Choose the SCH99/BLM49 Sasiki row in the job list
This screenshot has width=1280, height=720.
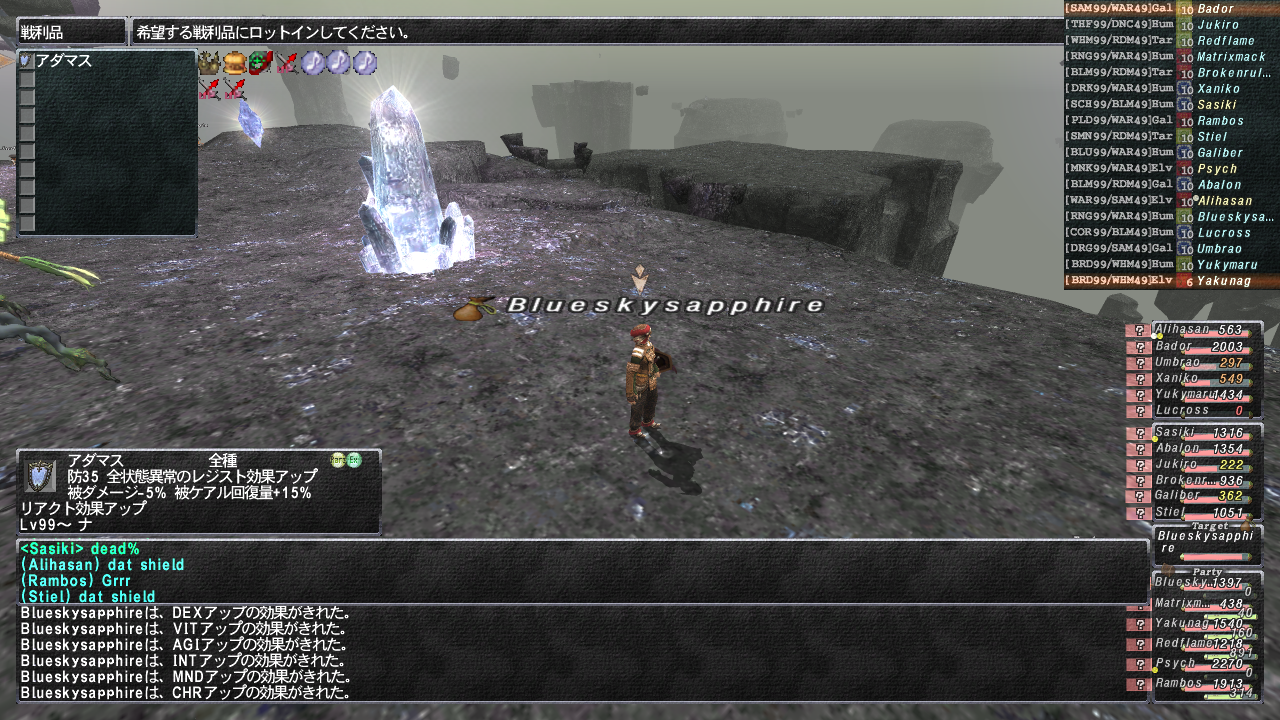click(x=1171, y=105)
